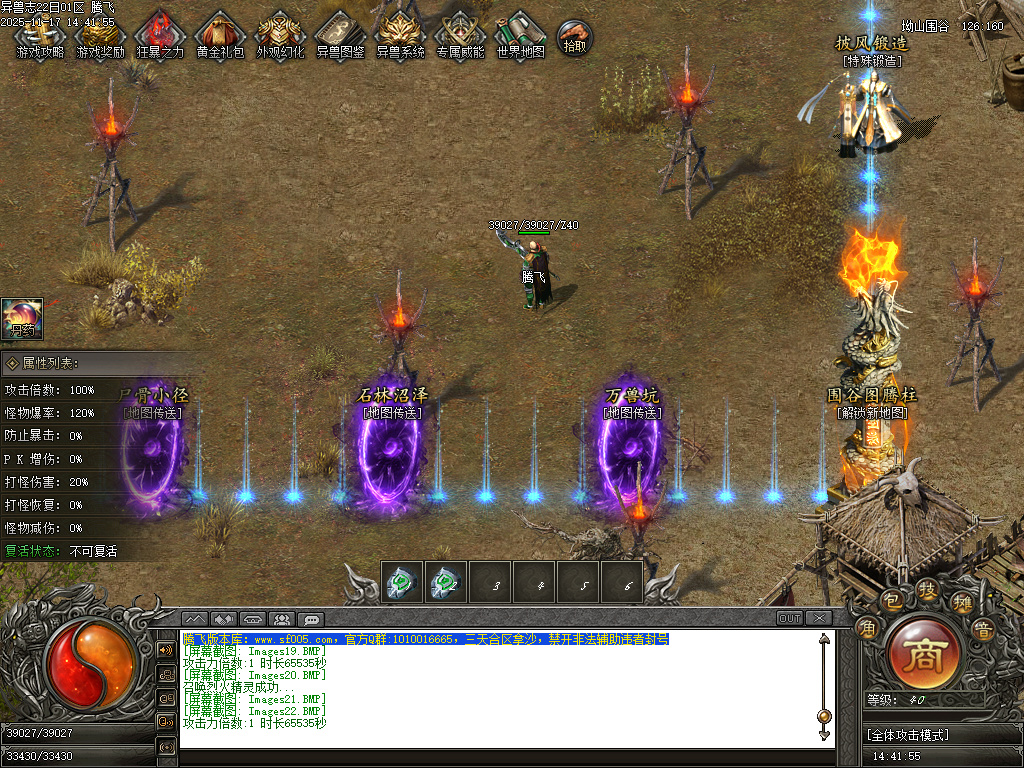Open the bag with the 包 button

pyautogui.click(x=892, y=599)
